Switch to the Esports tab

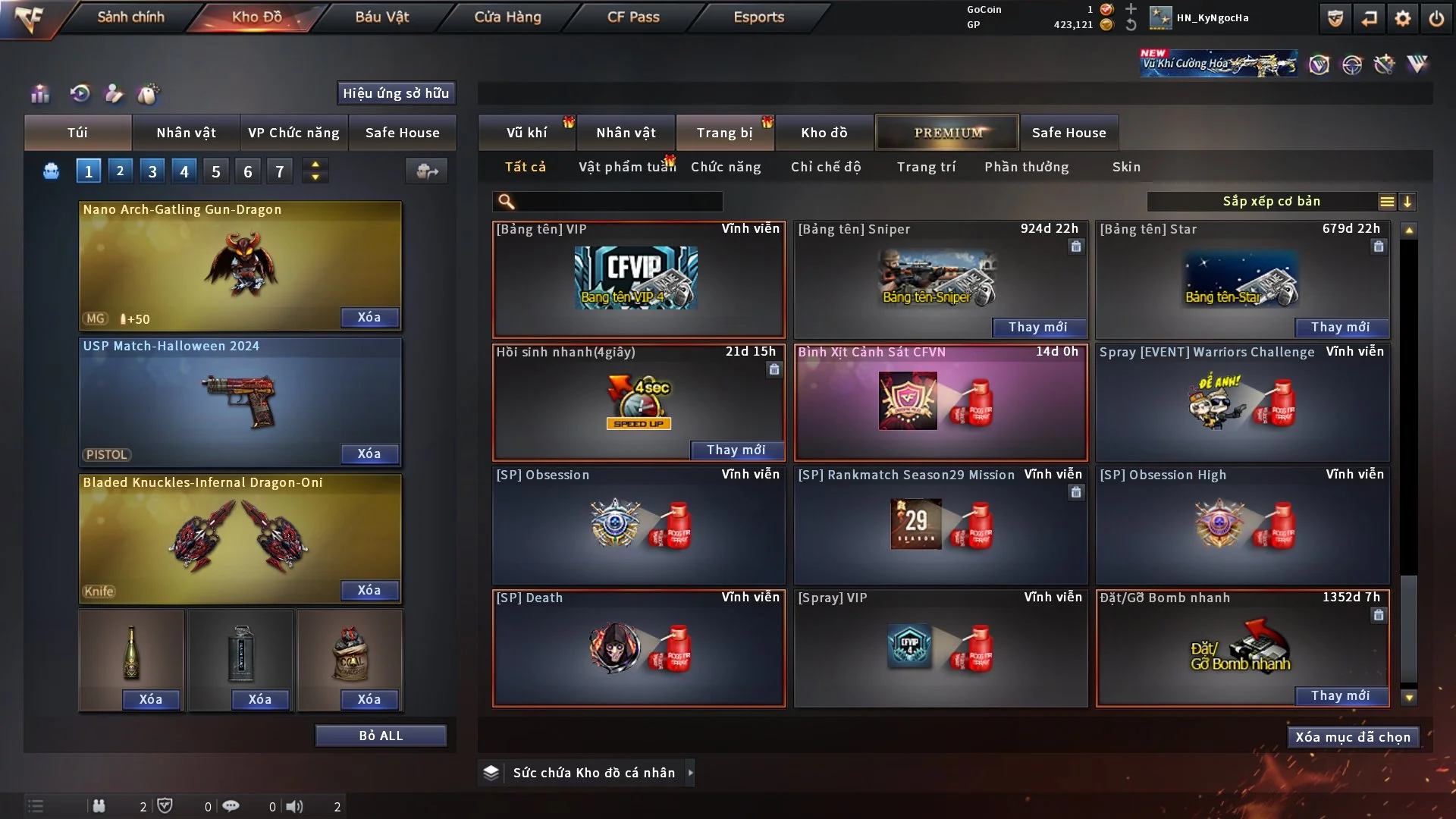click(758, 17)
